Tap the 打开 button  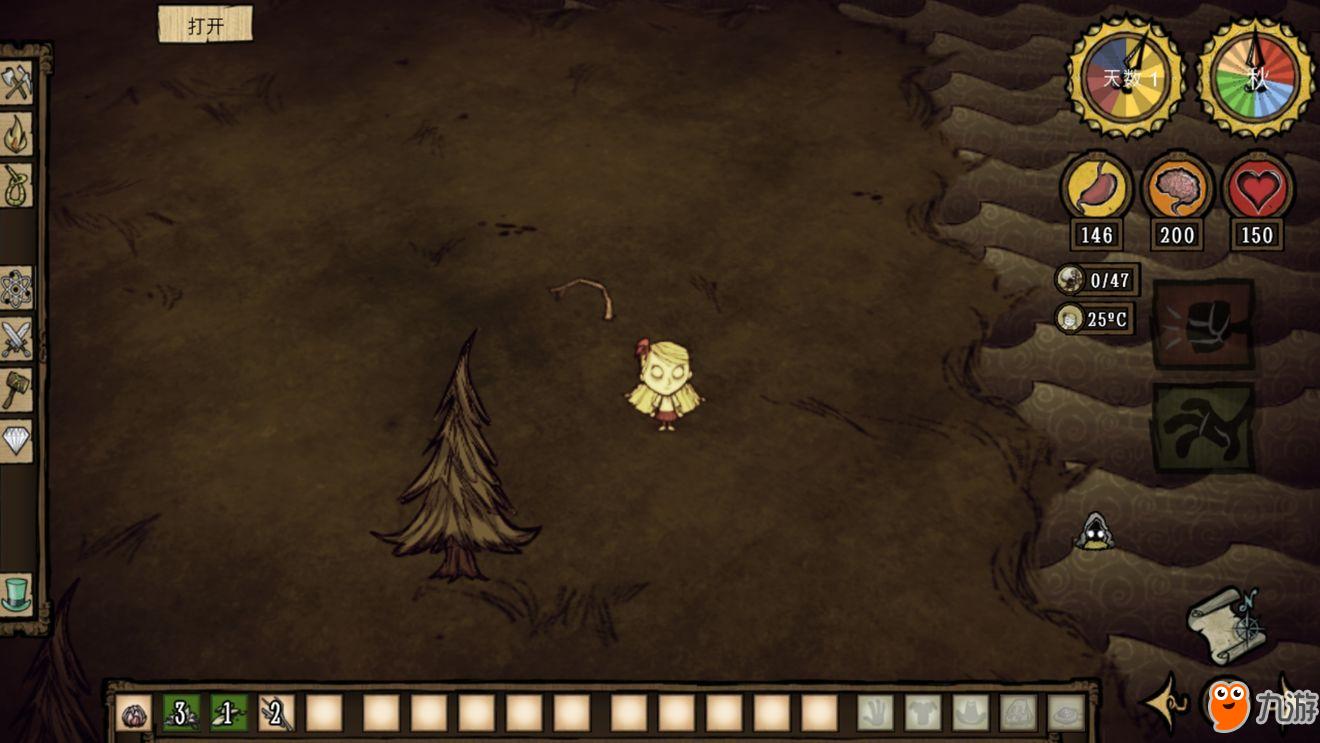point(205,25)
